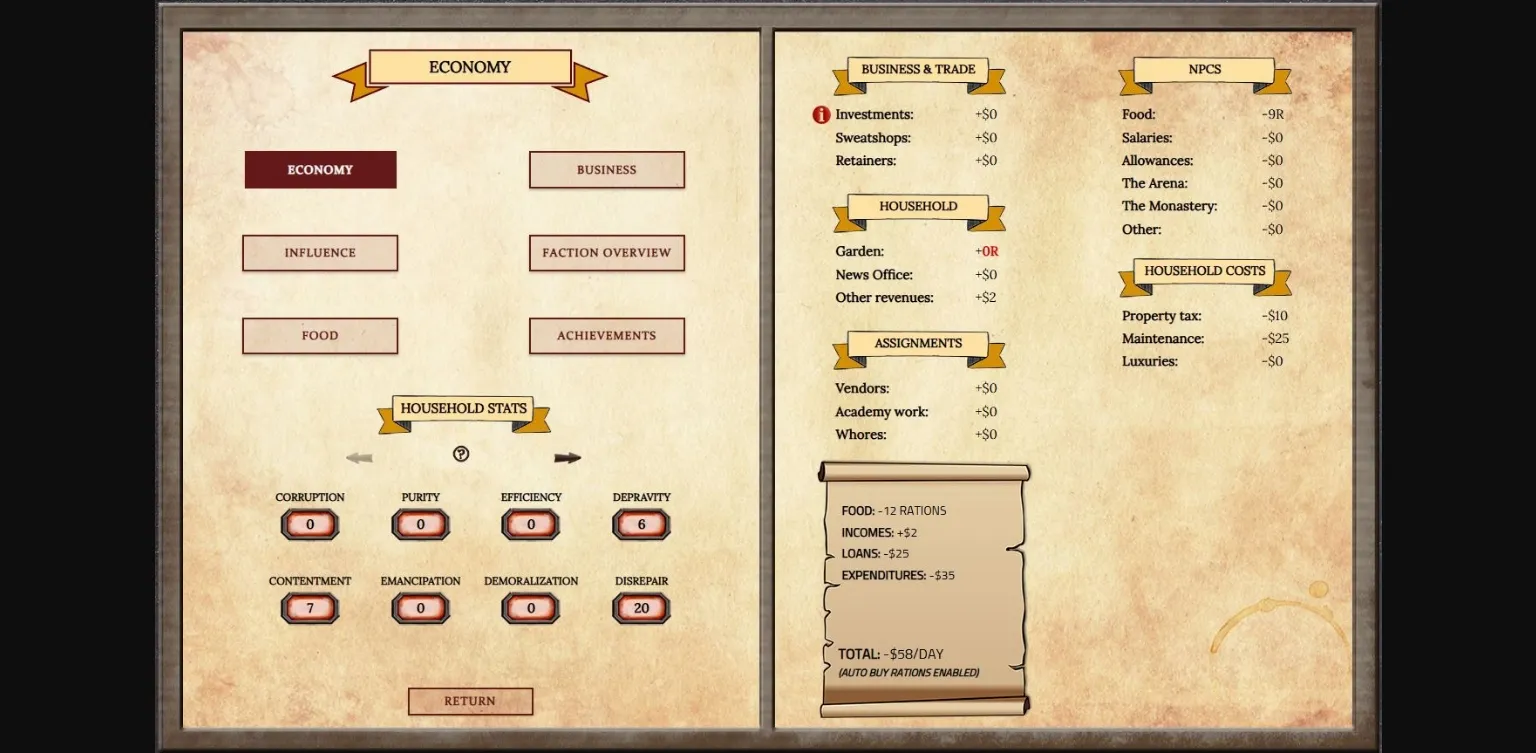Open the household stats help question mark
This screenshot has width=1536, height=753.
(460, 454)
